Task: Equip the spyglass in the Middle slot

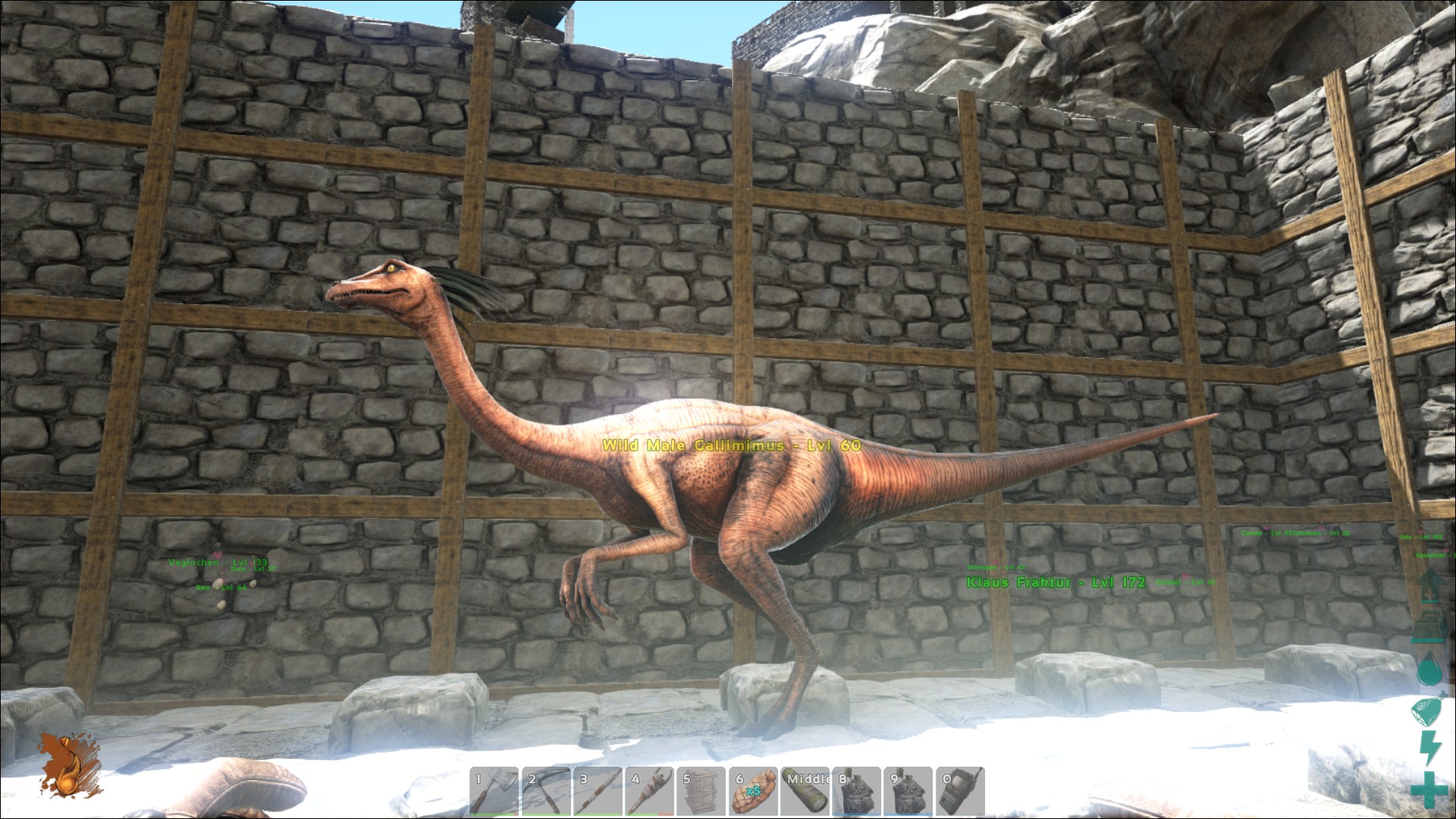Action: click(x=805, y=792)
